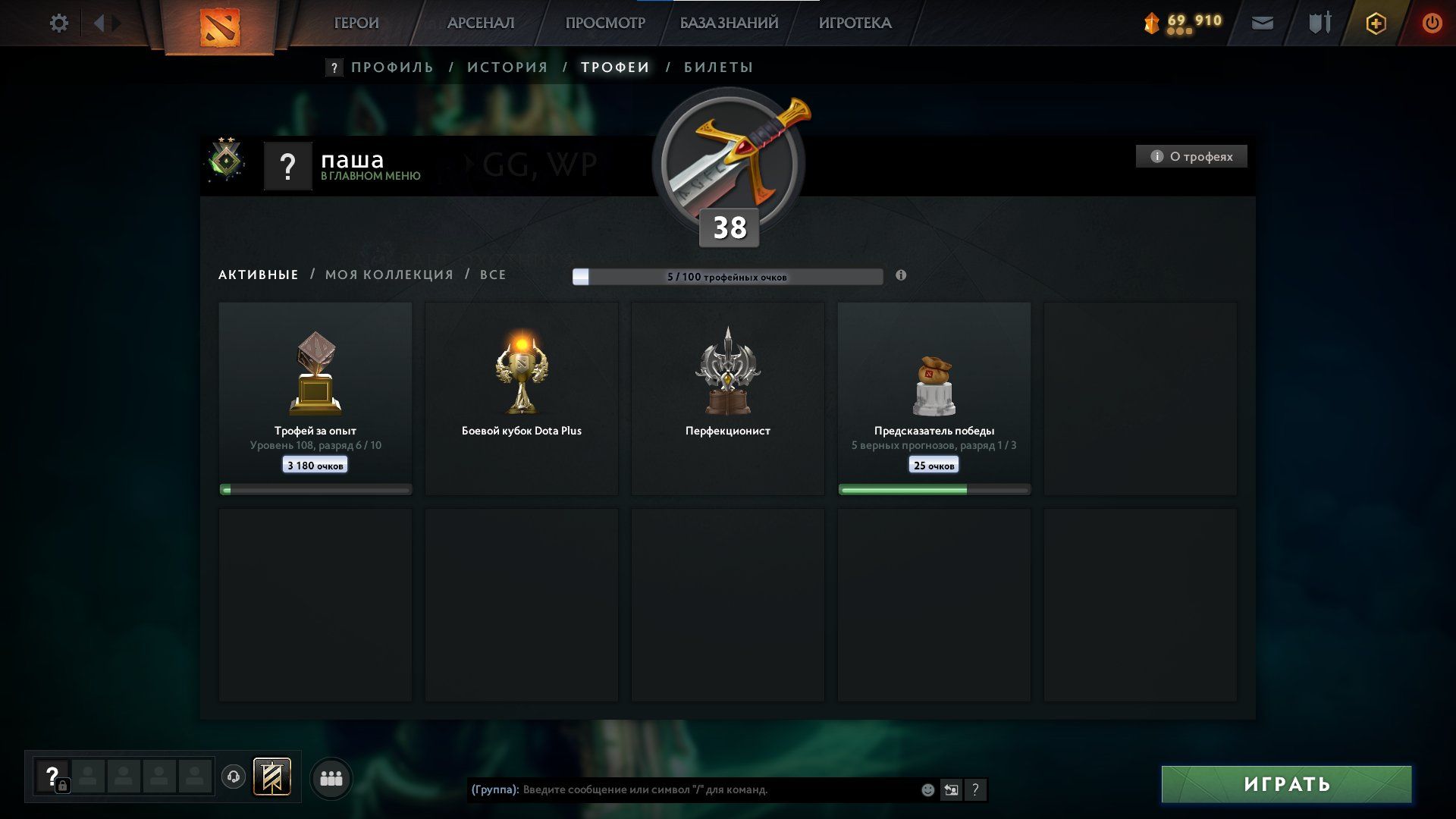This screenshot has height=819, width=1456.
Task: Open the mail envelope icon
Action: pyautogui.click(x=1262, y=24)
